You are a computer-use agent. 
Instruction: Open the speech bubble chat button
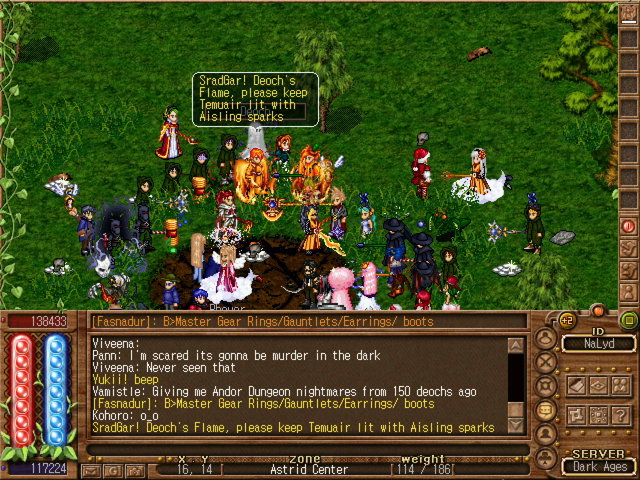click(x=546, y=408)
